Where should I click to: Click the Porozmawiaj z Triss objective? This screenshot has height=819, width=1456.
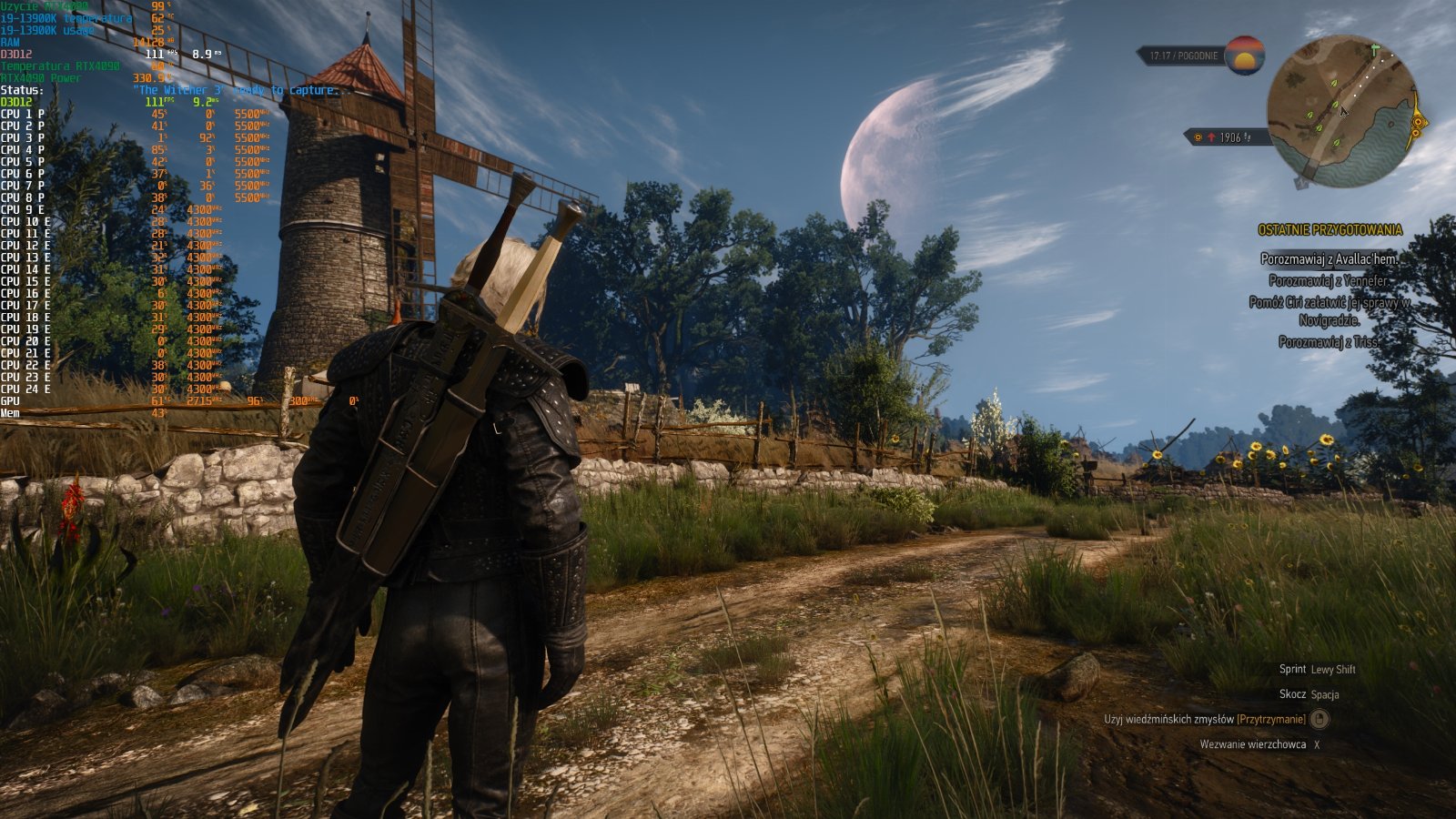tap(1328, 342)
